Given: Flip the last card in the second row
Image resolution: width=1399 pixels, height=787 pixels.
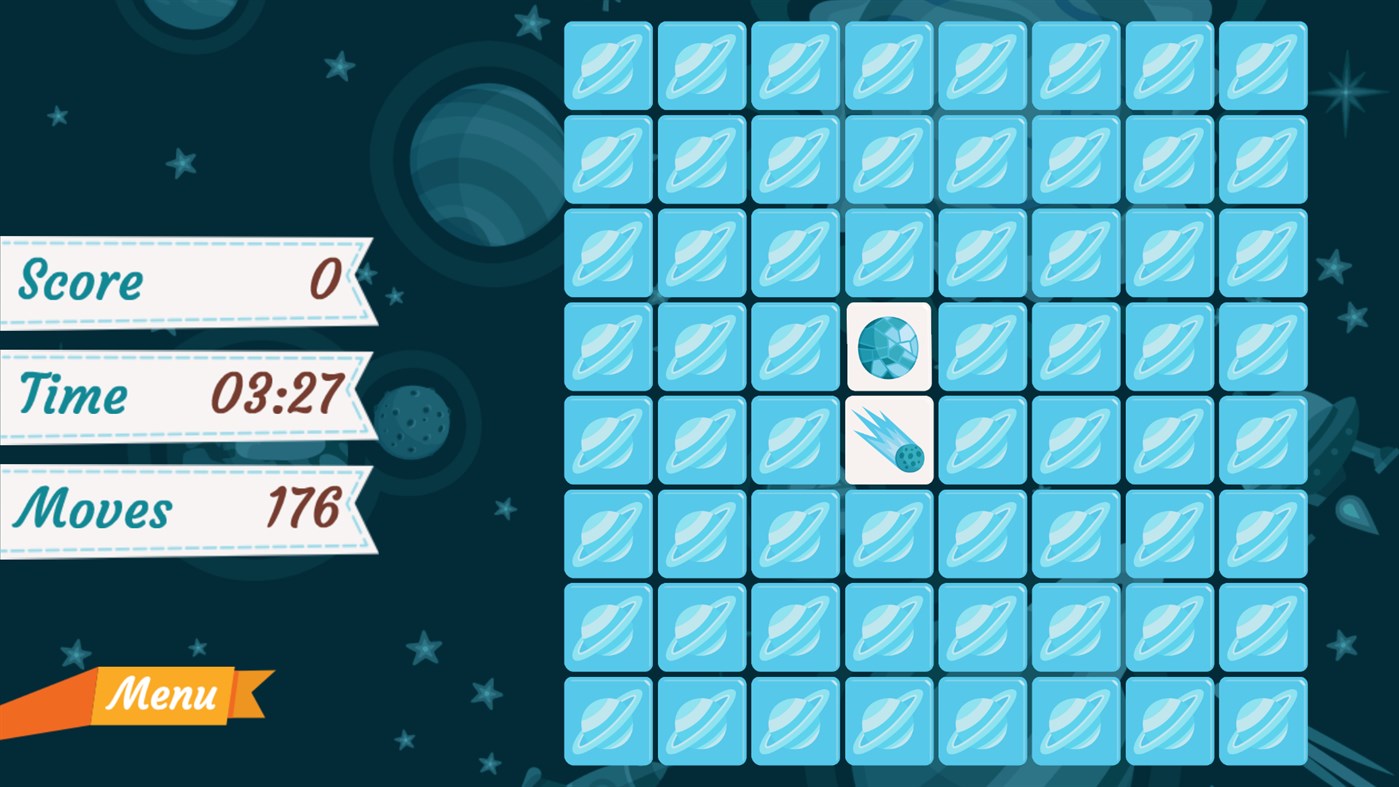Looking at the screenshot, I should pos(1262,159).
